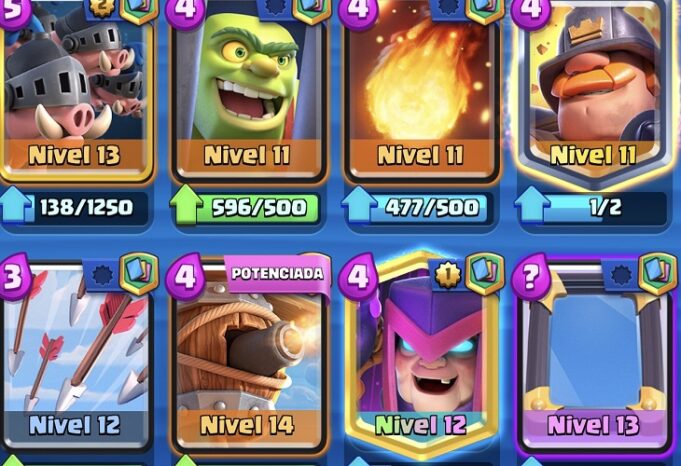Select the Royal Hogs card
Screen dimensions: 681x466
[75, 90]
